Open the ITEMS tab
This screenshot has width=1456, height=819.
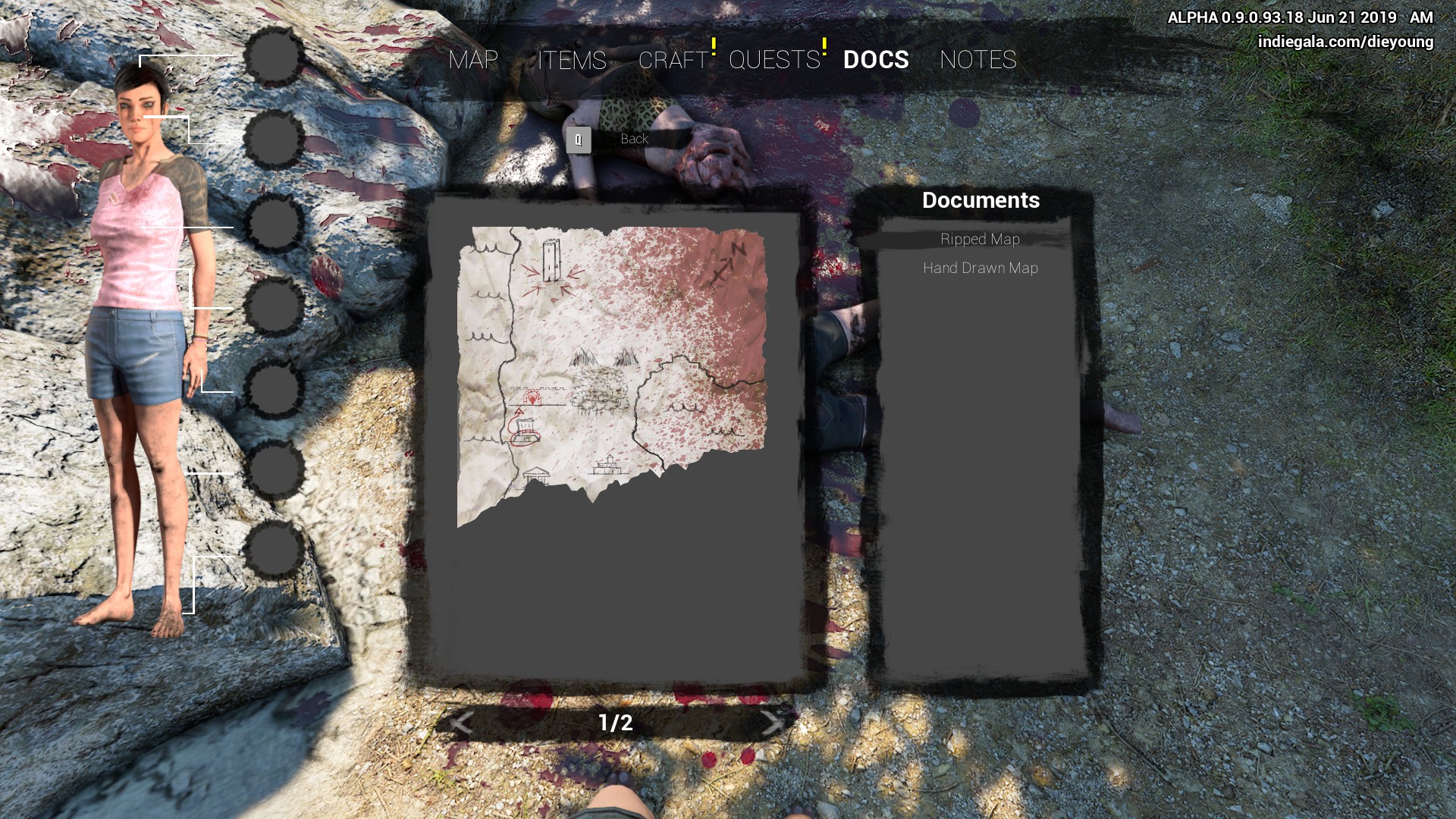[572, 60]
